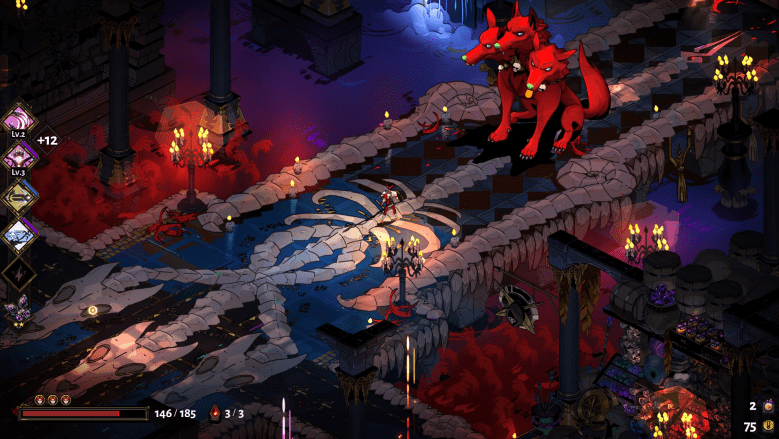Viewport: 779px width, 439px height.
Task: Click the nectar bottle currency icon
Action: pos(768,407)
